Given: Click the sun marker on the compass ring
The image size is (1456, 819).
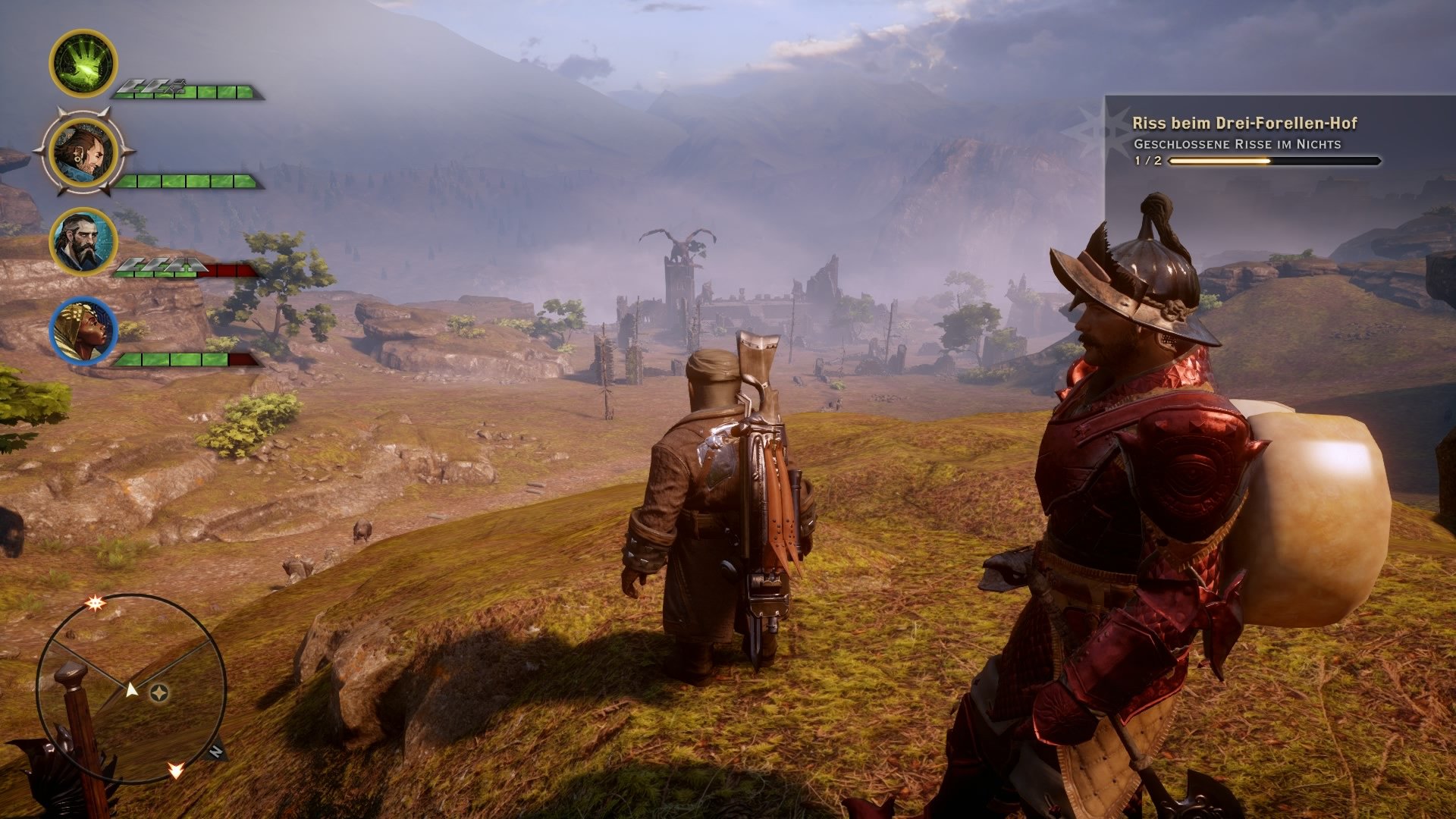Looking at the screenshot, I should [x=96, y=604].
